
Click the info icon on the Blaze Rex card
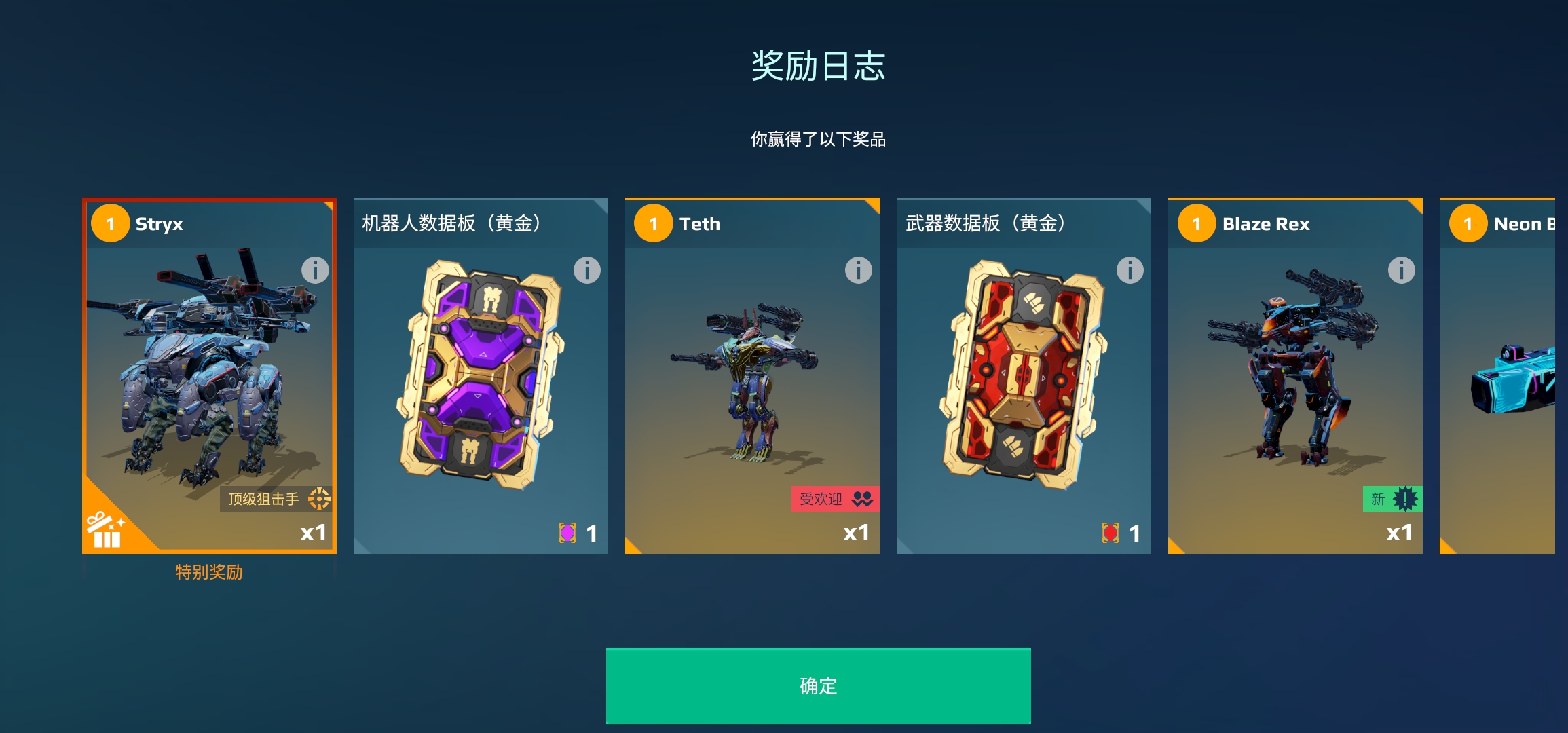pyautogui.click(x=1401, y=271)
